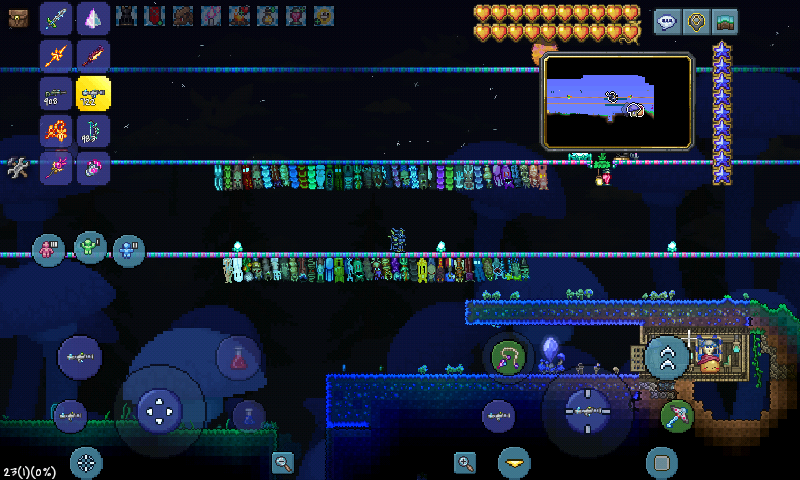
Task: Select the sword hotbar slot
Action: pos(57,18)
